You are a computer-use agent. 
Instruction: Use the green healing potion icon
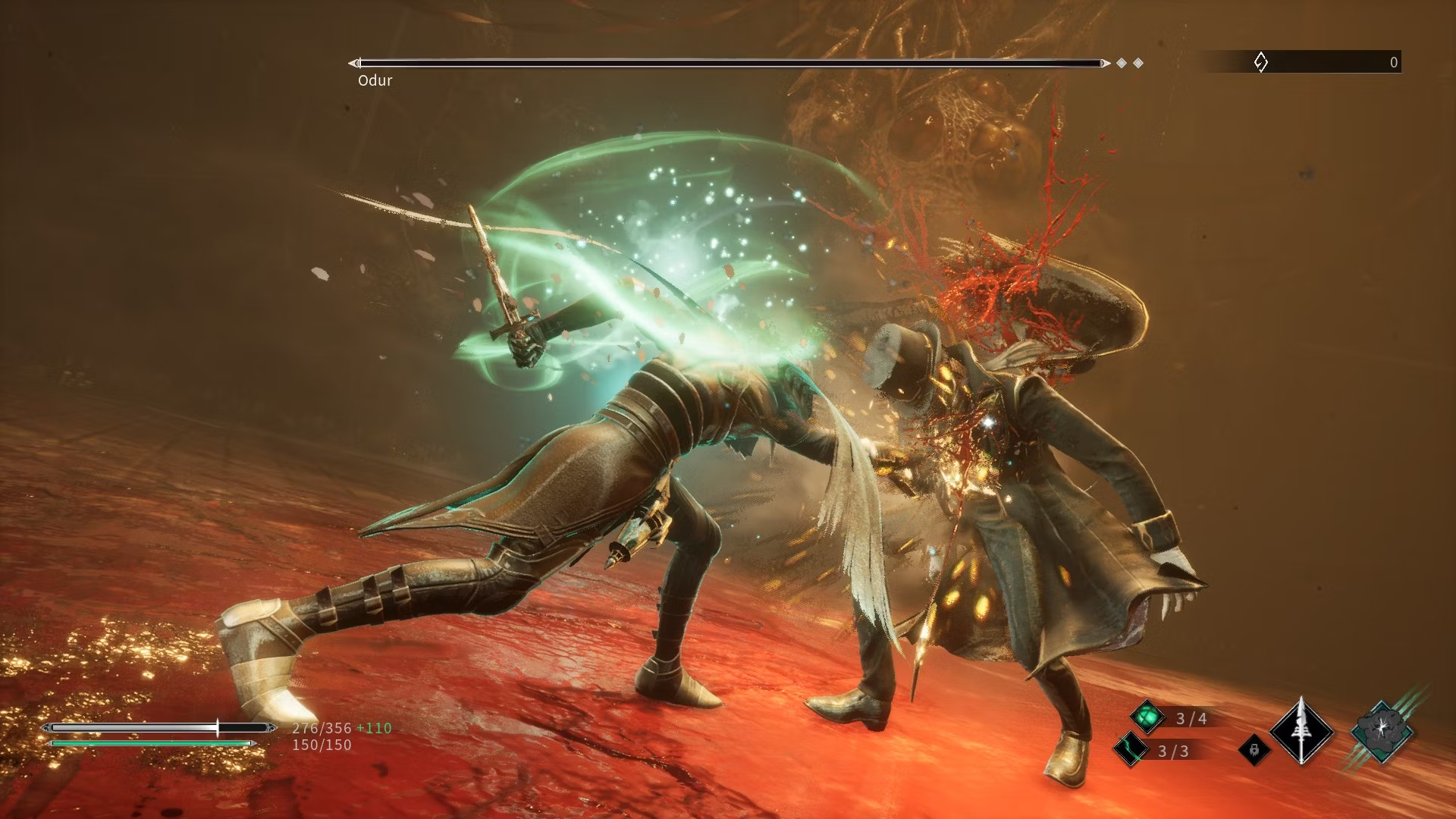pos(1147,717)
